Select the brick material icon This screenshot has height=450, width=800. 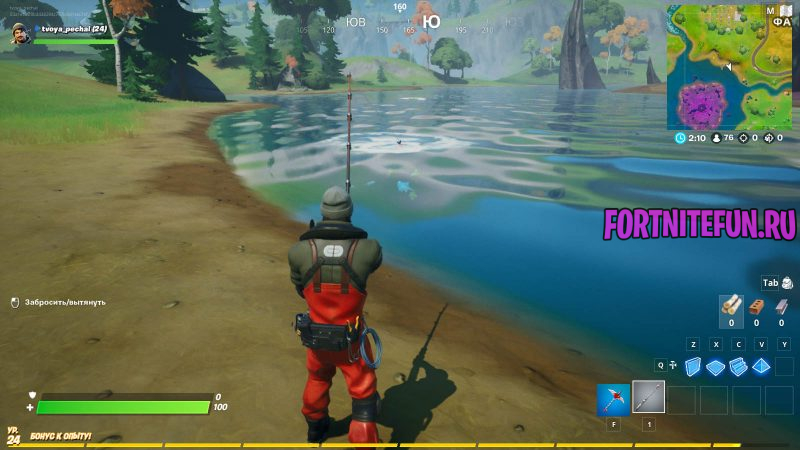point(756,307)
